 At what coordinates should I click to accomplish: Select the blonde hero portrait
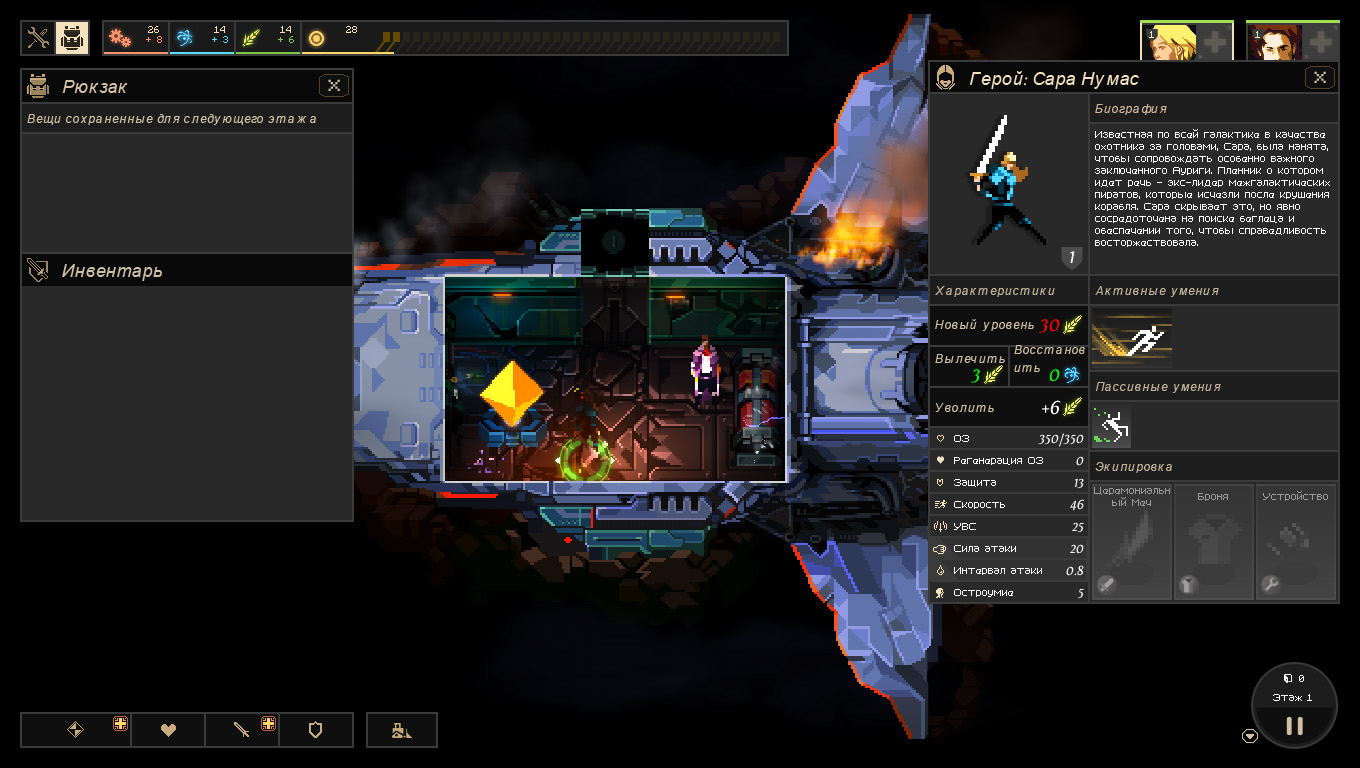pos(1169,42)
